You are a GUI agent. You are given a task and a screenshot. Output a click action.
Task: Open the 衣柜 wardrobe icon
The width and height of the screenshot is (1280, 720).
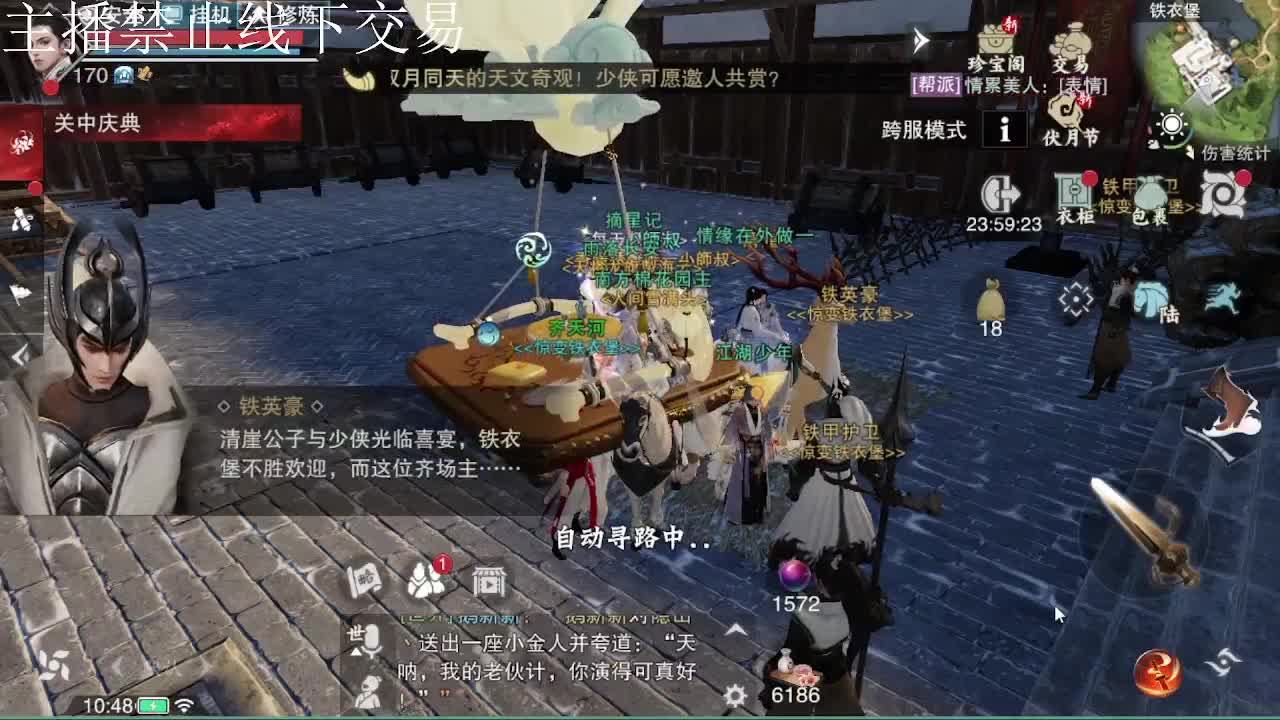point(1072,188)
